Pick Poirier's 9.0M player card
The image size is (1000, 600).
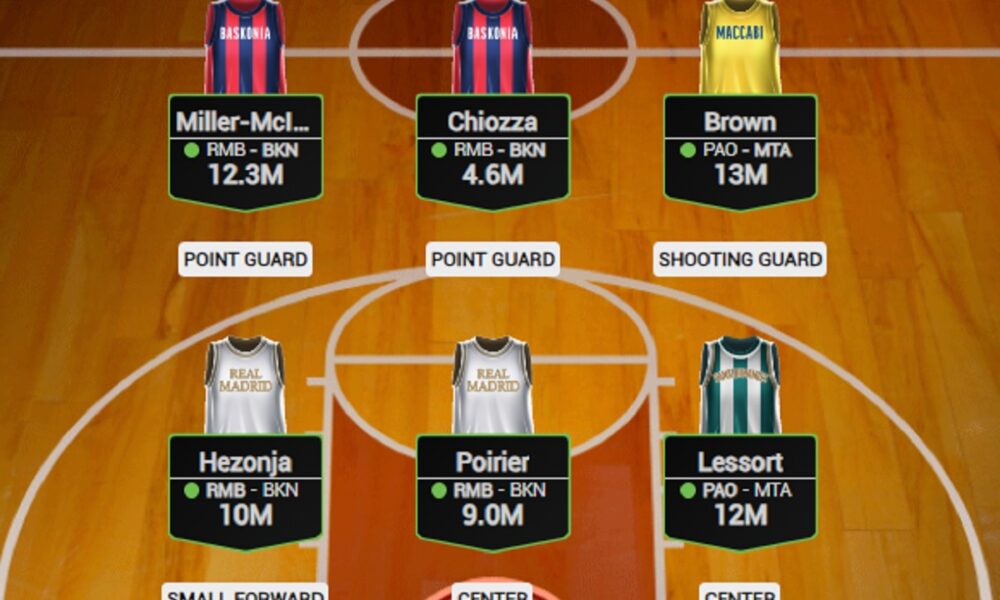coord(493,490)
